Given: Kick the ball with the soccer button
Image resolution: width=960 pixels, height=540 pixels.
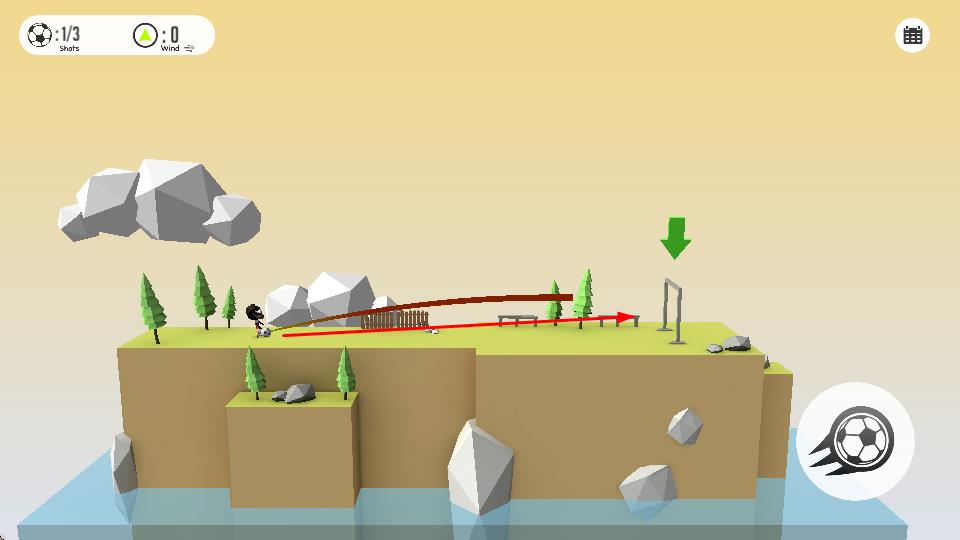Looking at the screenshot, I should pos(855,441).
